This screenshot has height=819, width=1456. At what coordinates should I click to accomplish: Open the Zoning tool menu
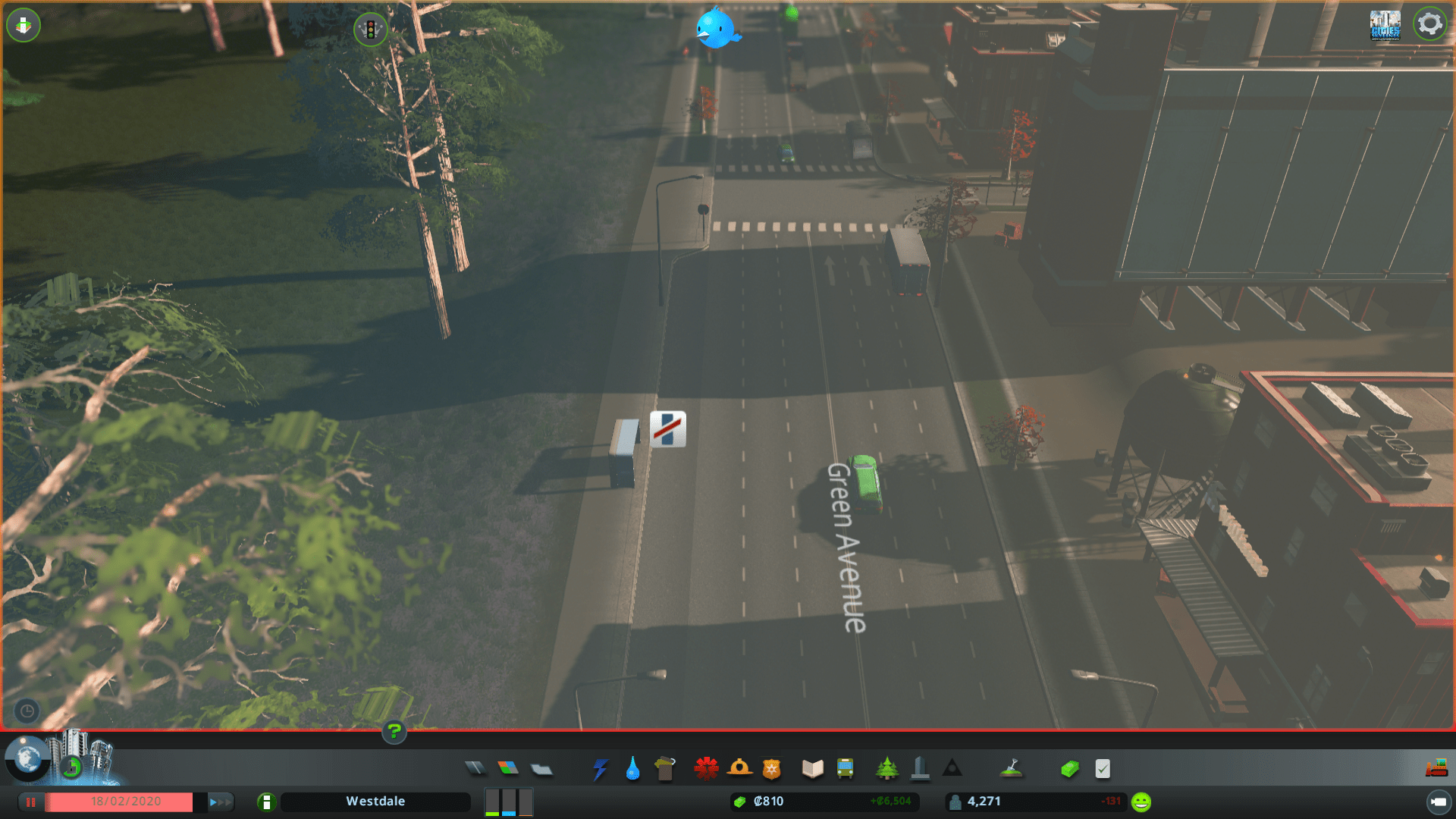coord(509,768)
